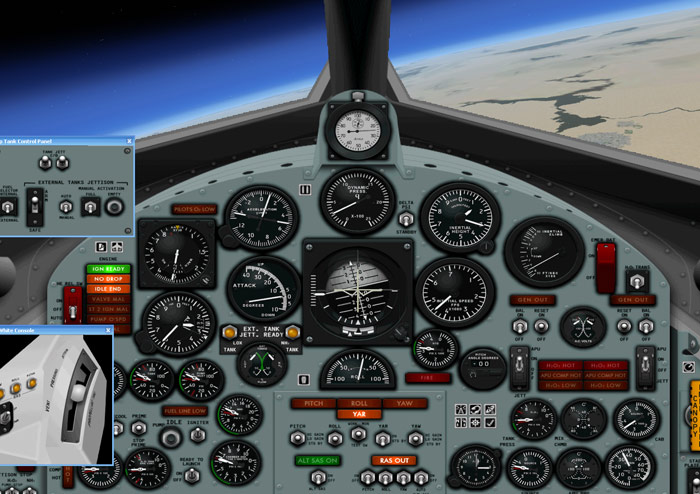
Task: Flip the DELTA PSI STANDBY switch
Action: click(407, 219)
